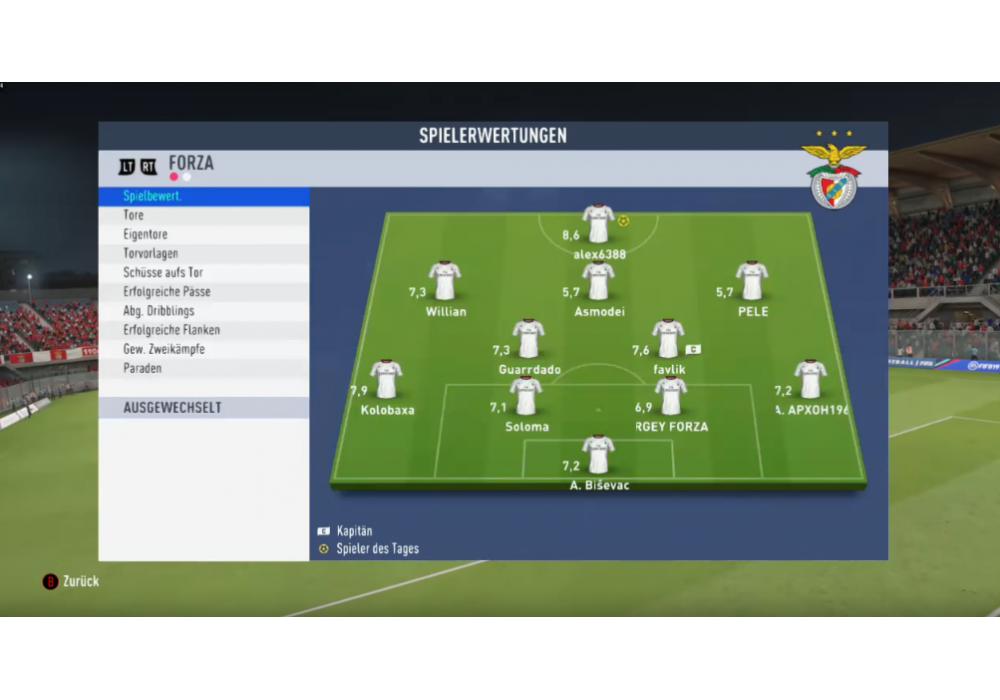Select striker alex6388 on the pitch
Screen dimensions: 1000x700
pos(598,224)
